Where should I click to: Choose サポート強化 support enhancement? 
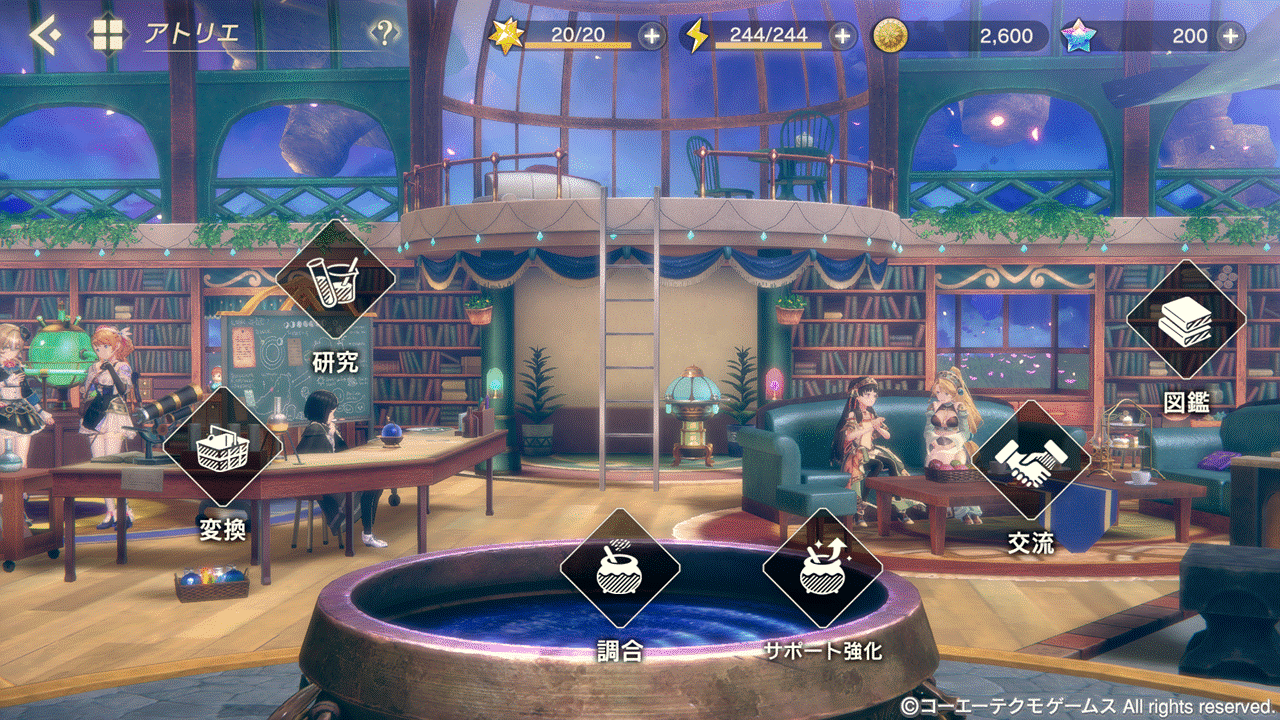[x=822, y=569]
